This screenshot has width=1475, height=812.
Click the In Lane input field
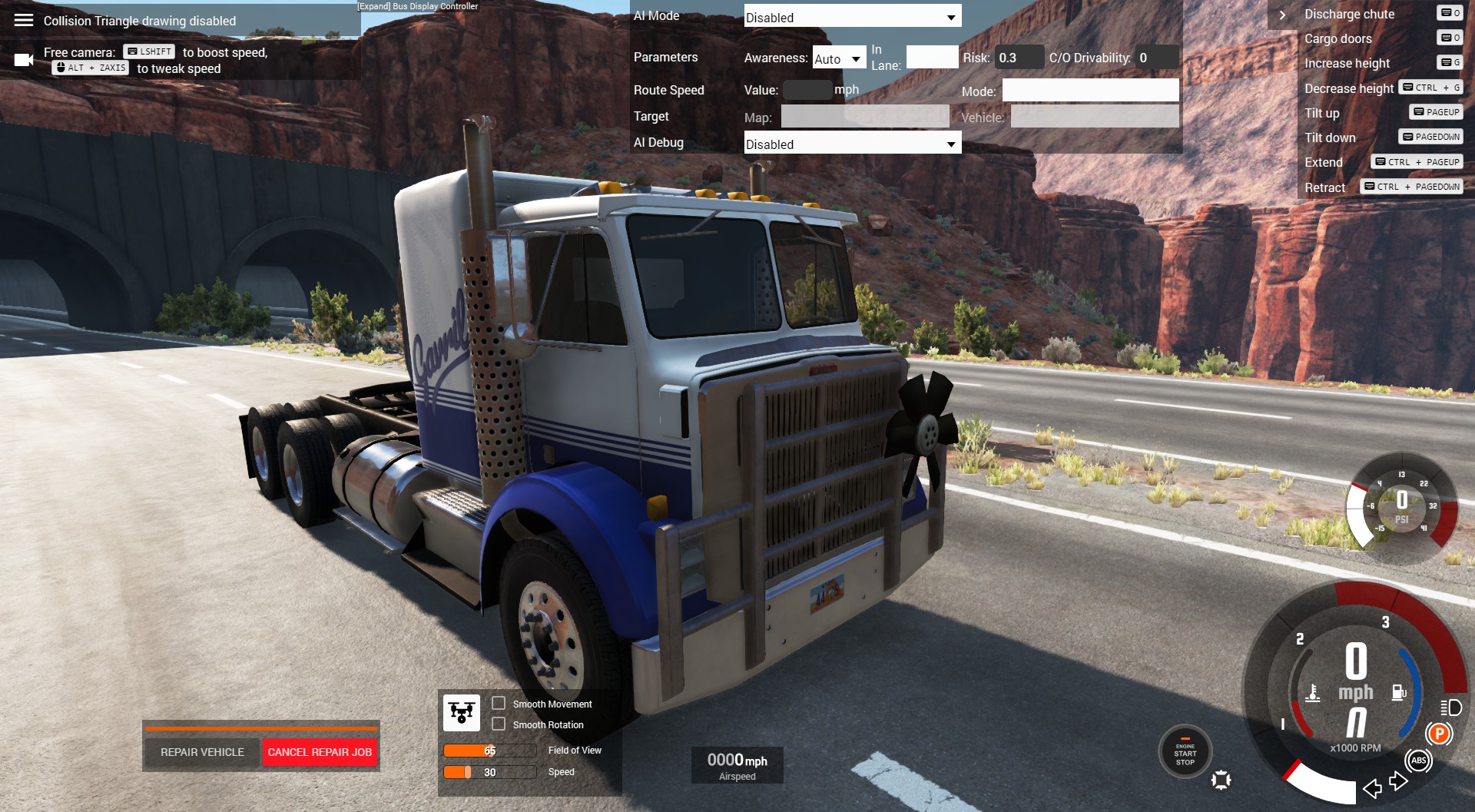[932, 58]
